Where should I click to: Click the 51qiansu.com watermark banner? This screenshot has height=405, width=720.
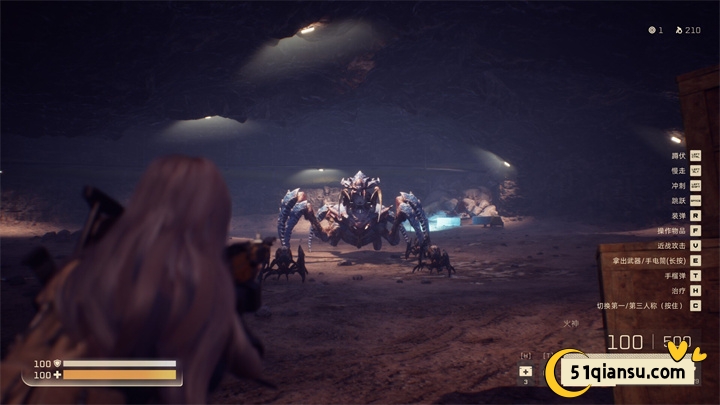coord(630,373)
